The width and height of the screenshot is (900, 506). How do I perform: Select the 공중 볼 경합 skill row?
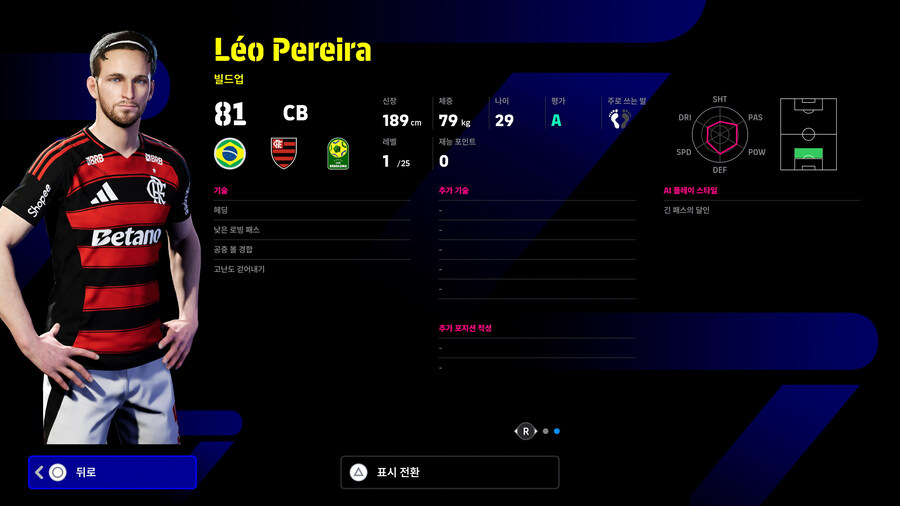click(311, 250)
